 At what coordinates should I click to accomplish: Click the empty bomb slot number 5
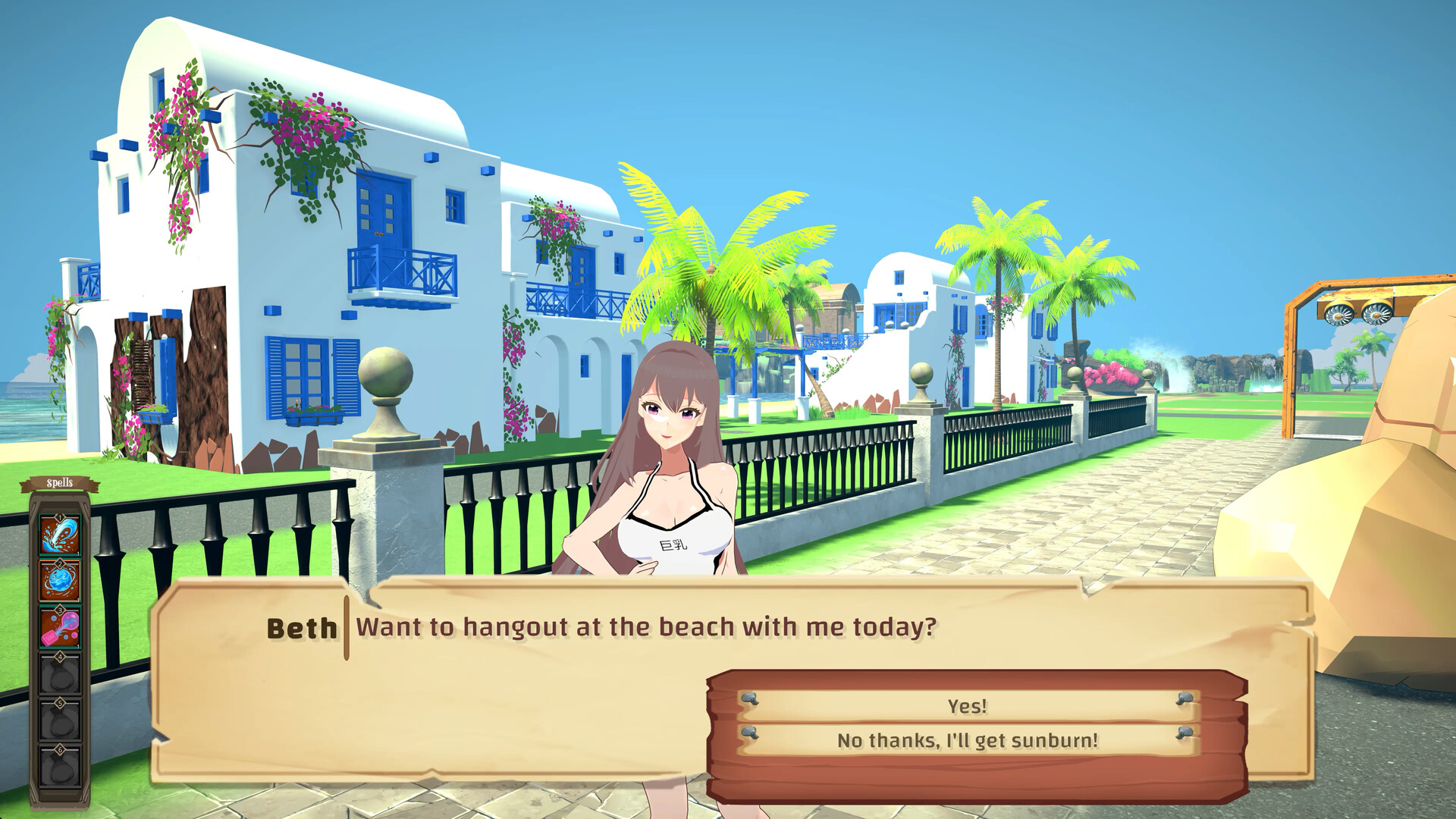[60, 718]
